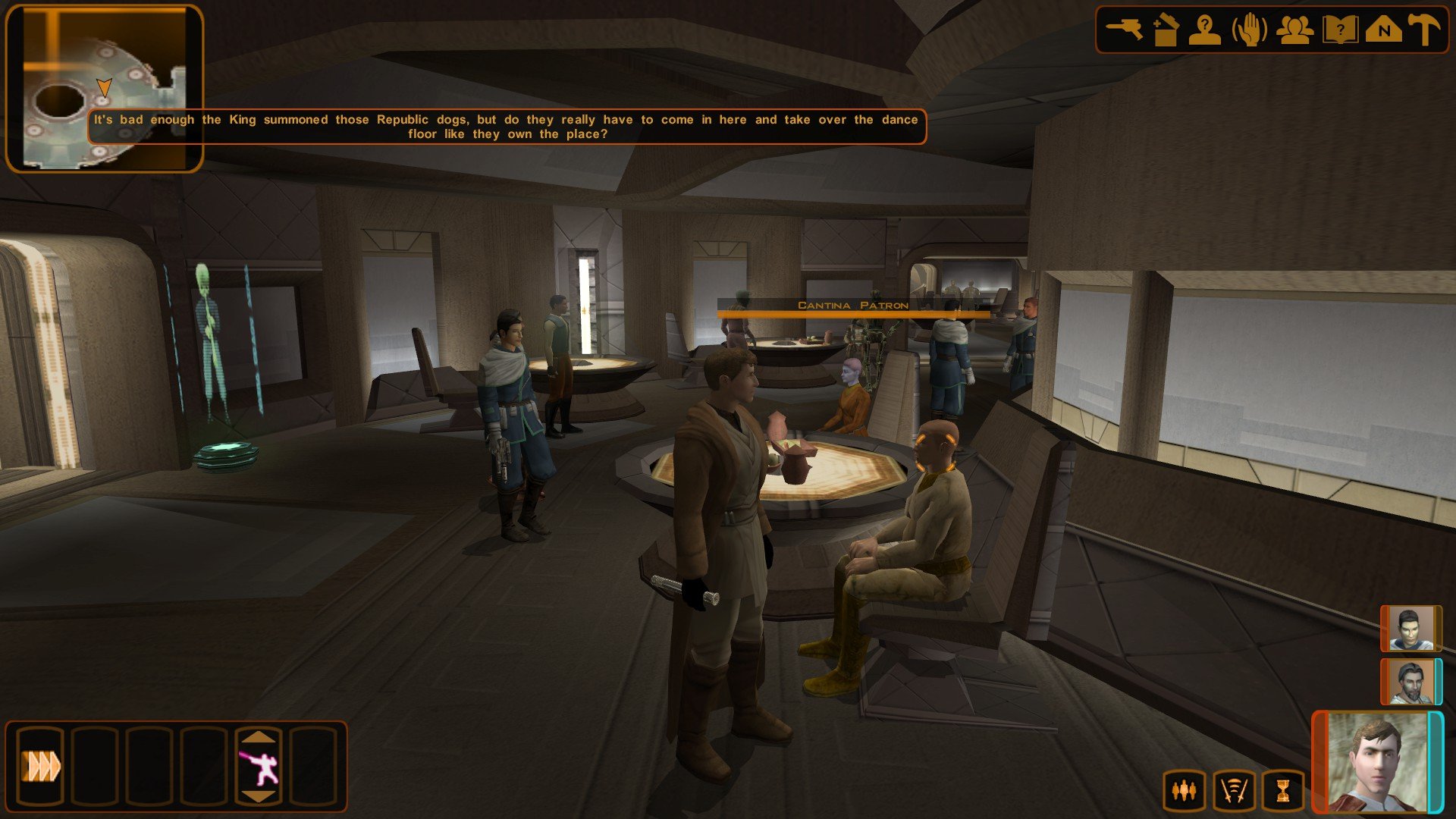Select the Cantina Patron target label
This screenshot has width=1456, height=819.
(853, 306)
